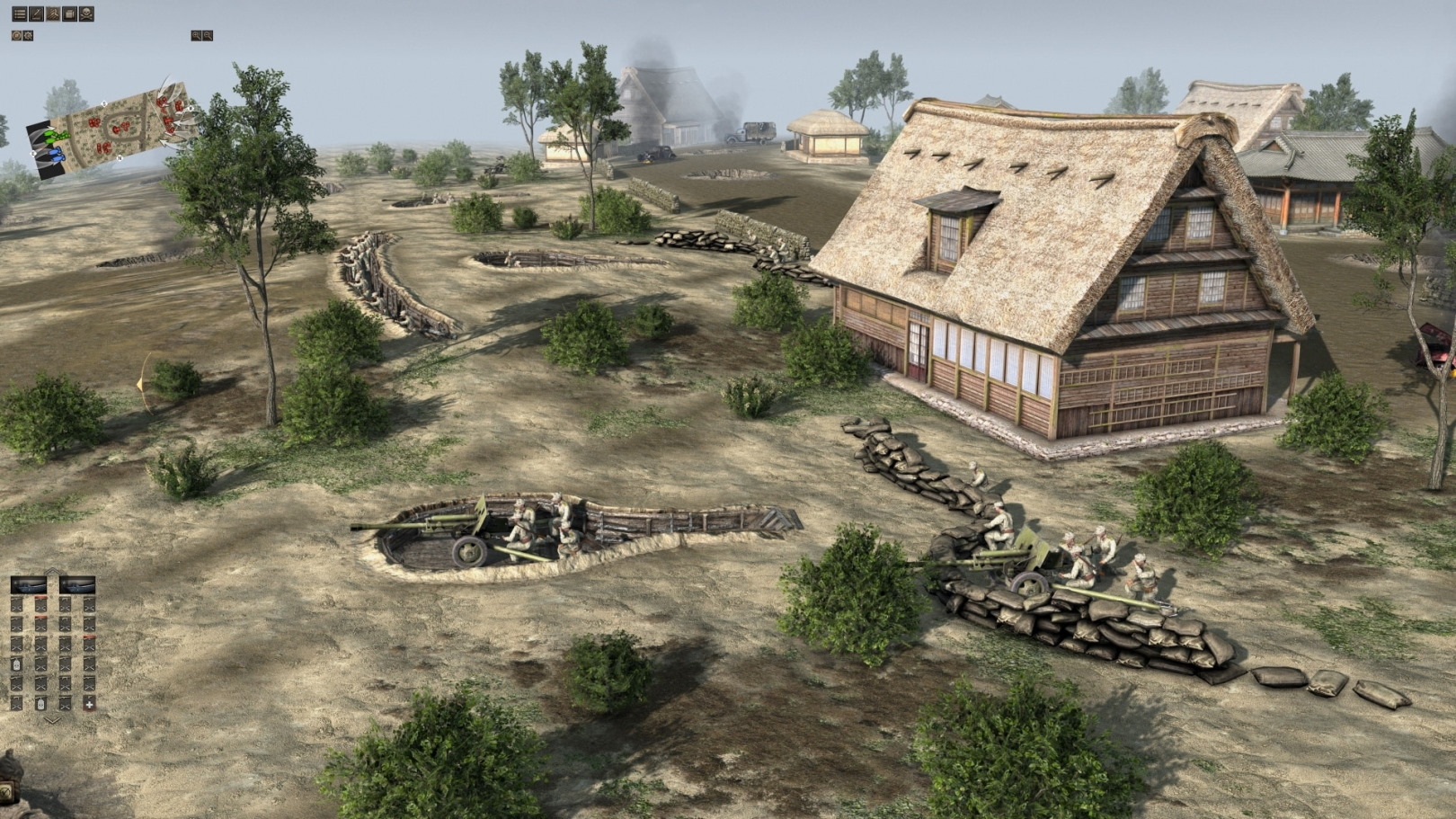The image size is (1456, 819).
Task: Select the stacked chevrons icon button
Action: coord(53,14)
